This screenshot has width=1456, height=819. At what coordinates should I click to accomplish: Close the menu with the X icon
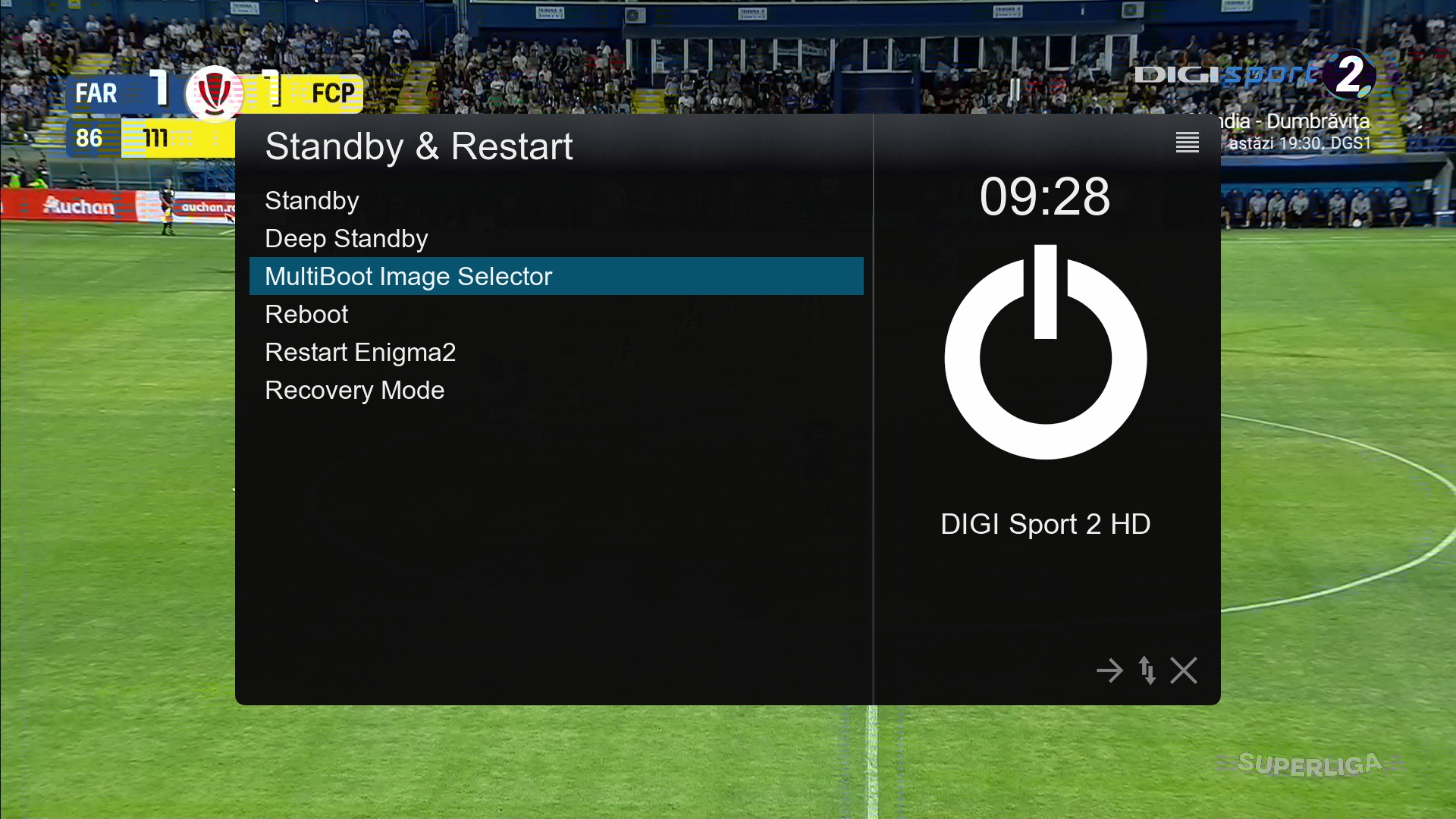coord(1184,670)
